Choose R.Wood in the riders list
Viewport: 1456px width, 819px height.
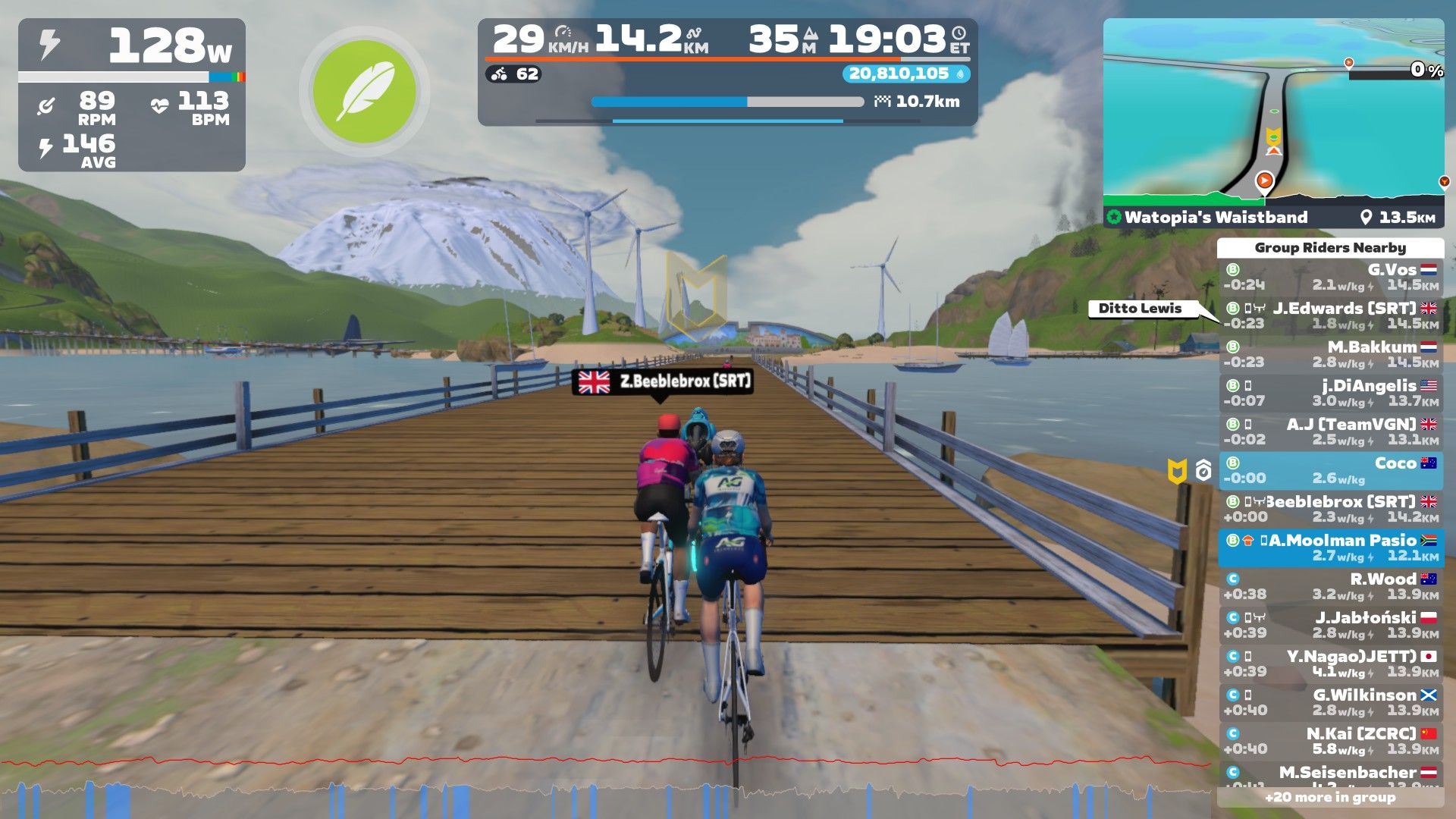[x=1330, y=586]
